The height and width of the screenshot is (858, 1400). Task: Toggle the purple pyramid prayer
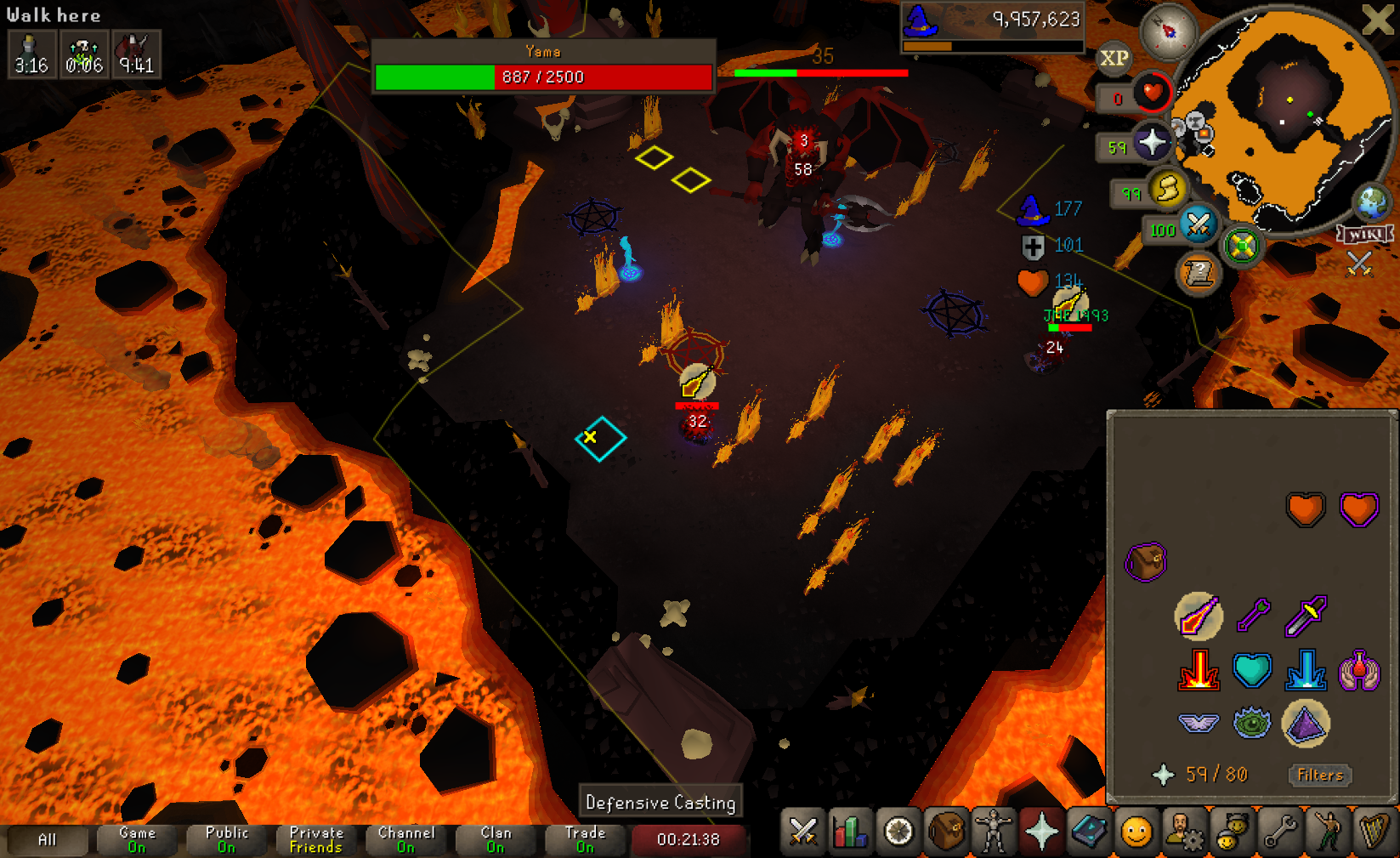tap(1305, 724)
